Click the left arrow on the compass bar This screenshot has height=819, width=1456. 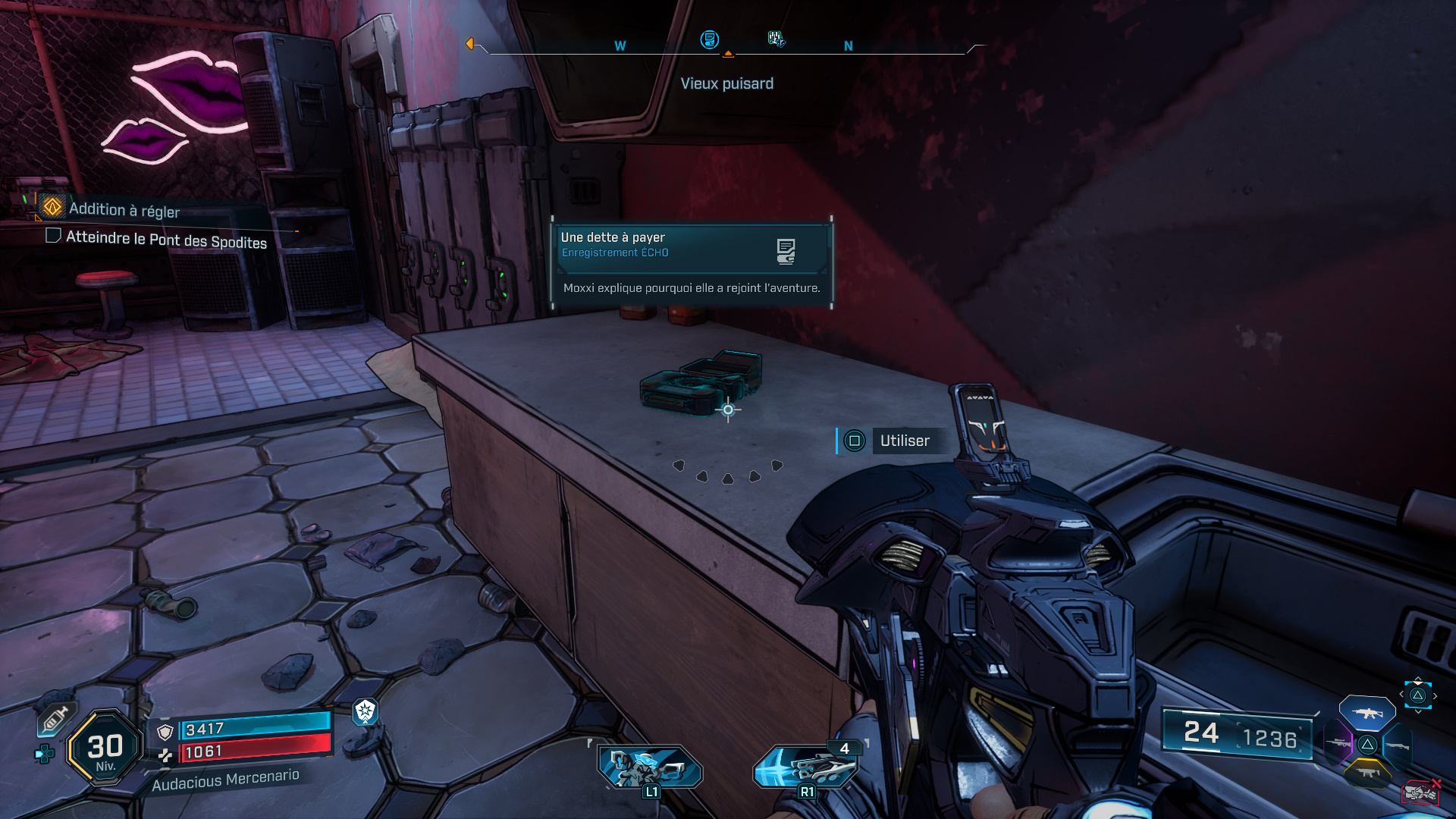tap(470, 44)
